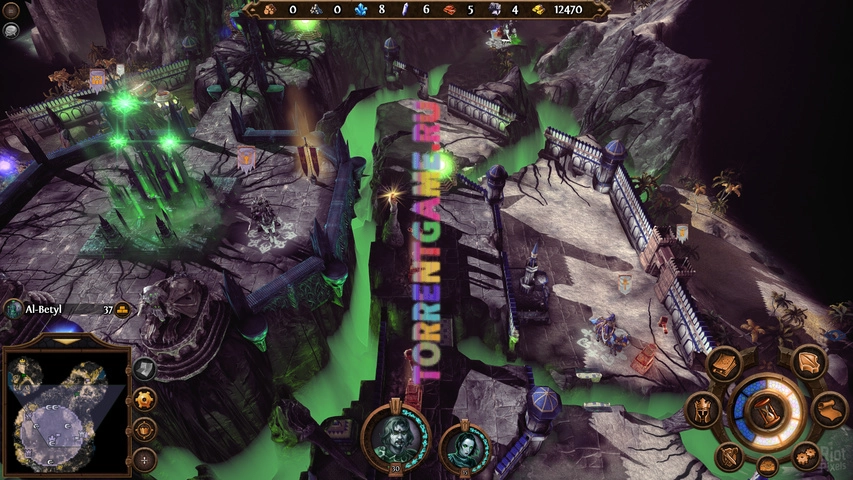The width and height of the screenshot is (853, 480).
Task: End the turn with the hourglass button
Action: 766,412
